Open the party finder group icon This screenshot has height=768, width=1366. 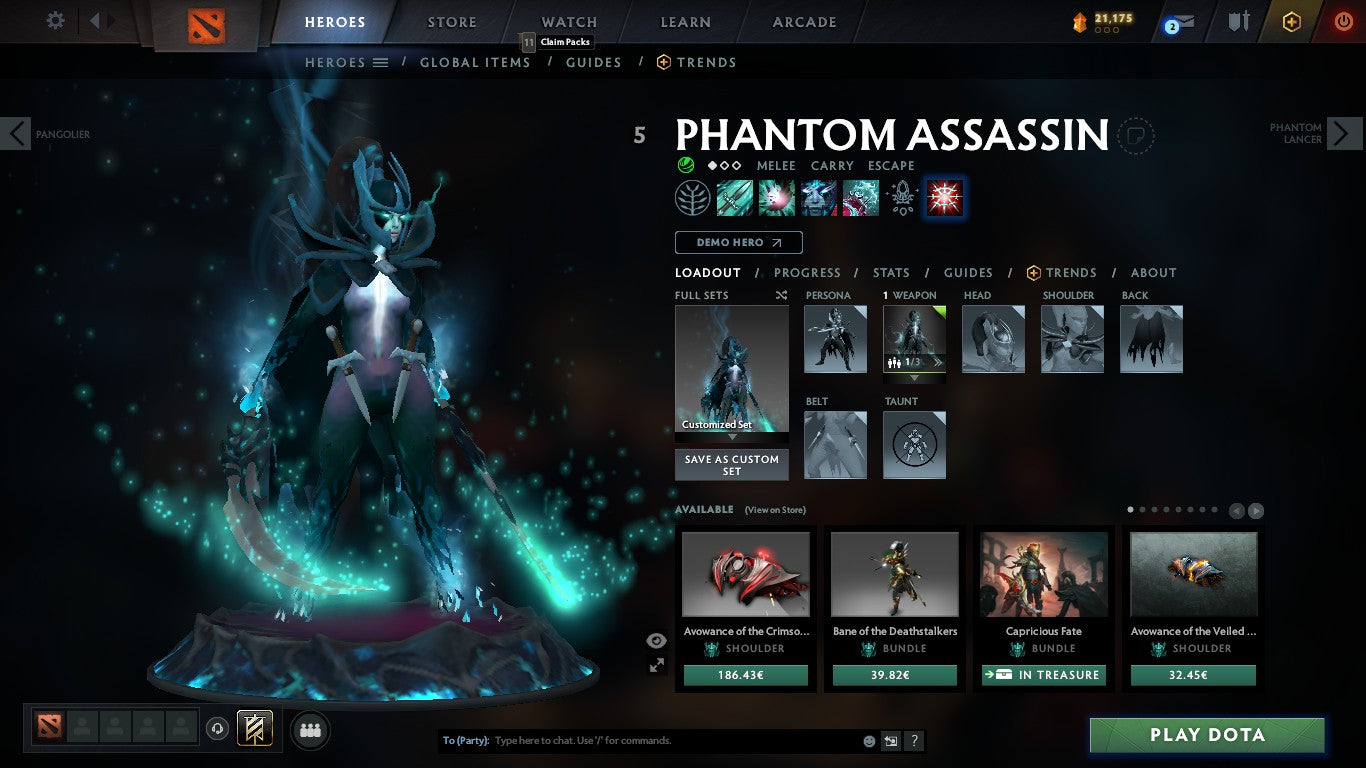point(310,730)
